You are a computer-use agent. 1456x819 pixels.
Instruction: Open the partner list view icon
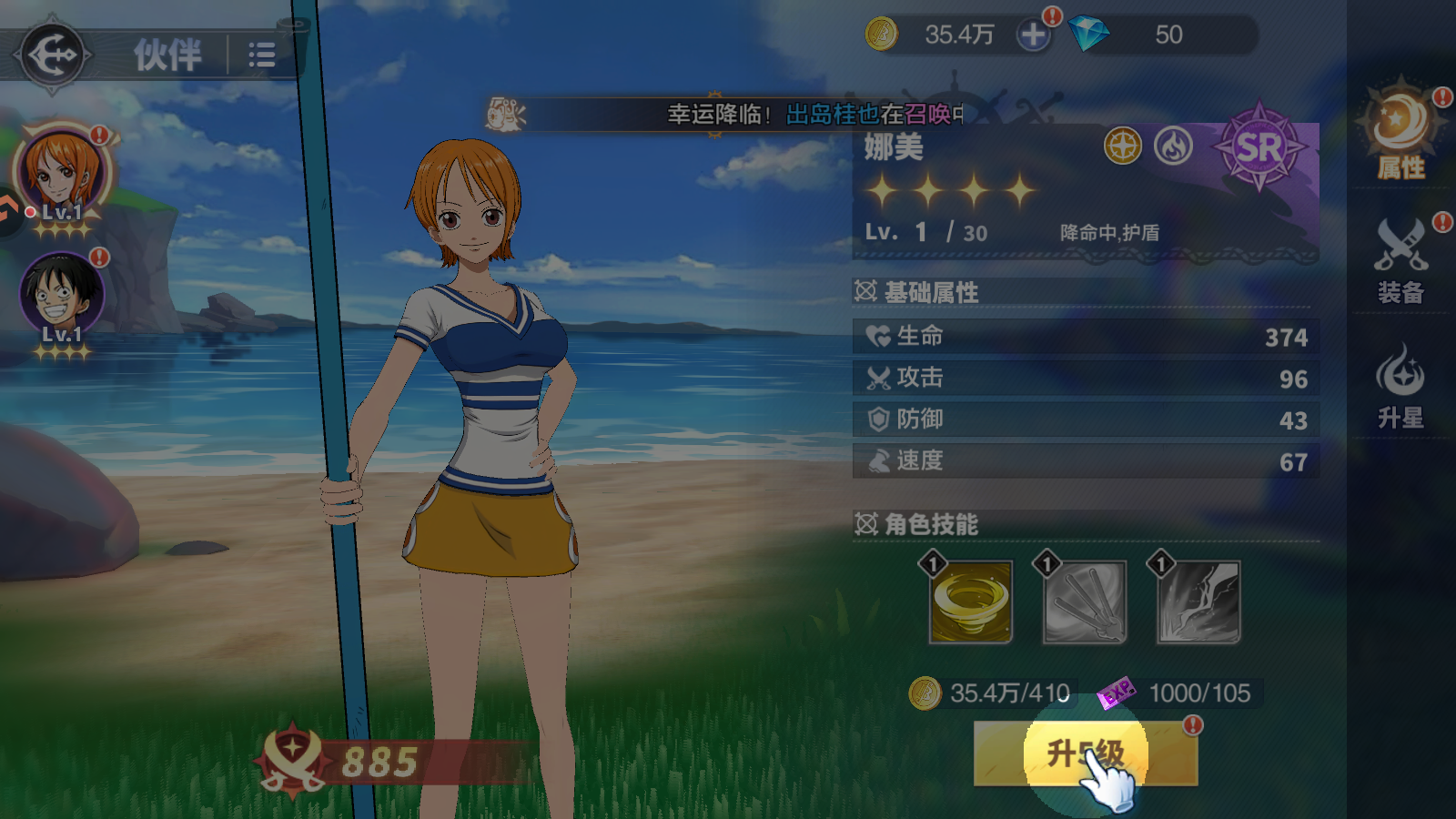coord(260,55)
